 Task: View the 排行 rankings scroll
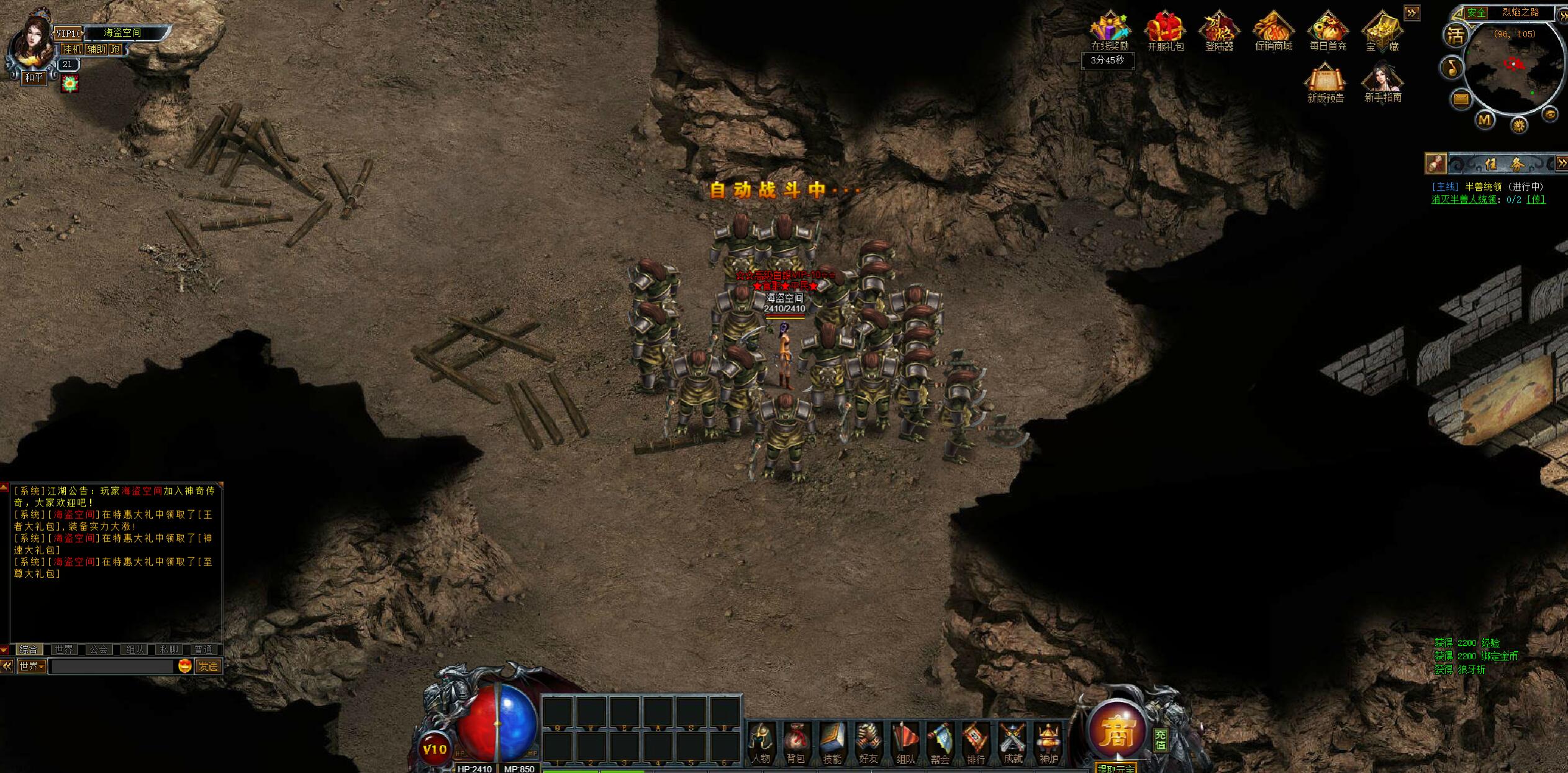[976, 743]
